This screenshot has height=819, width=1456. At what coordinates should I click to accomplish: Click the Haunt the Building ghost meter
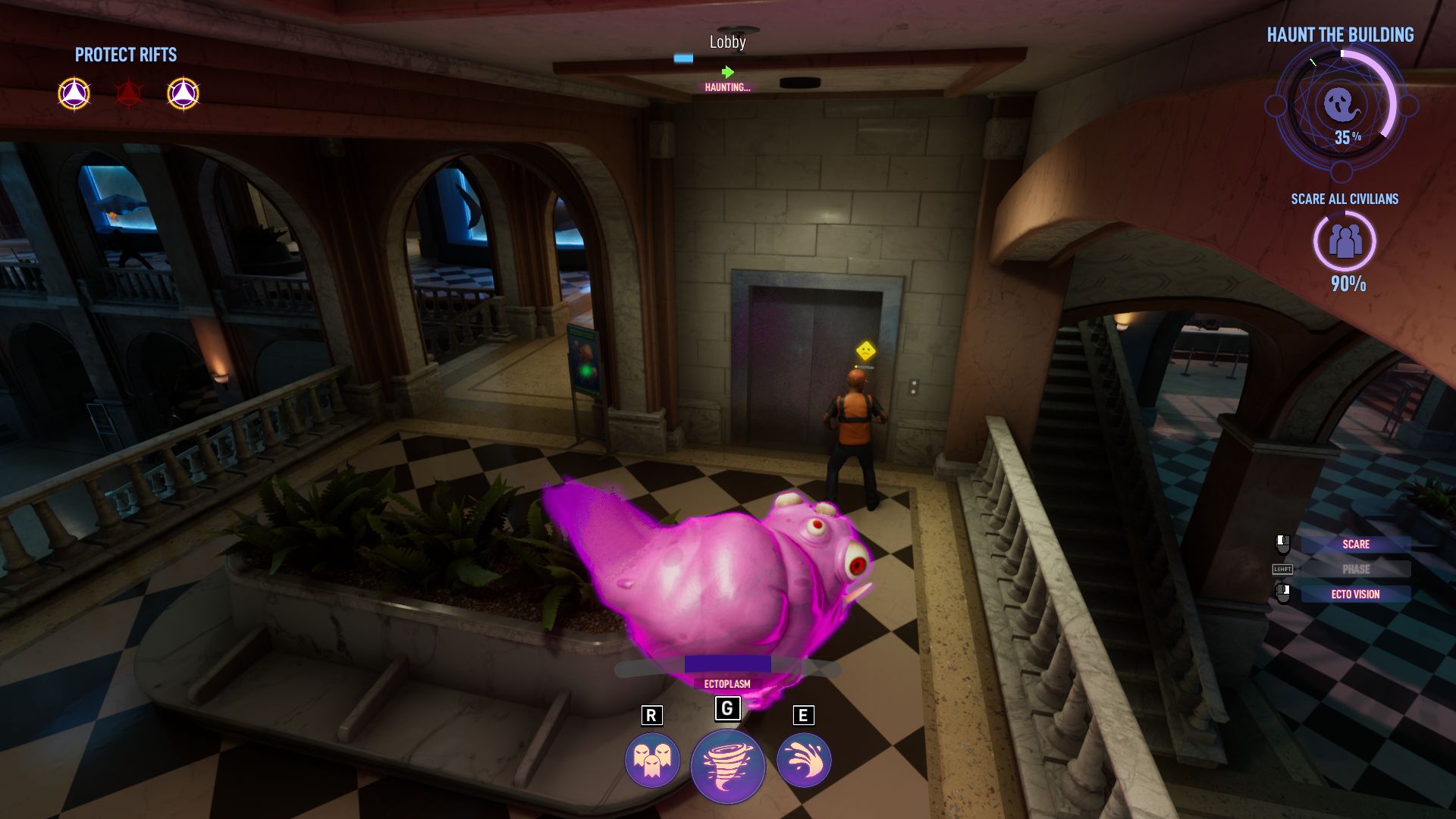point(1341,105)
